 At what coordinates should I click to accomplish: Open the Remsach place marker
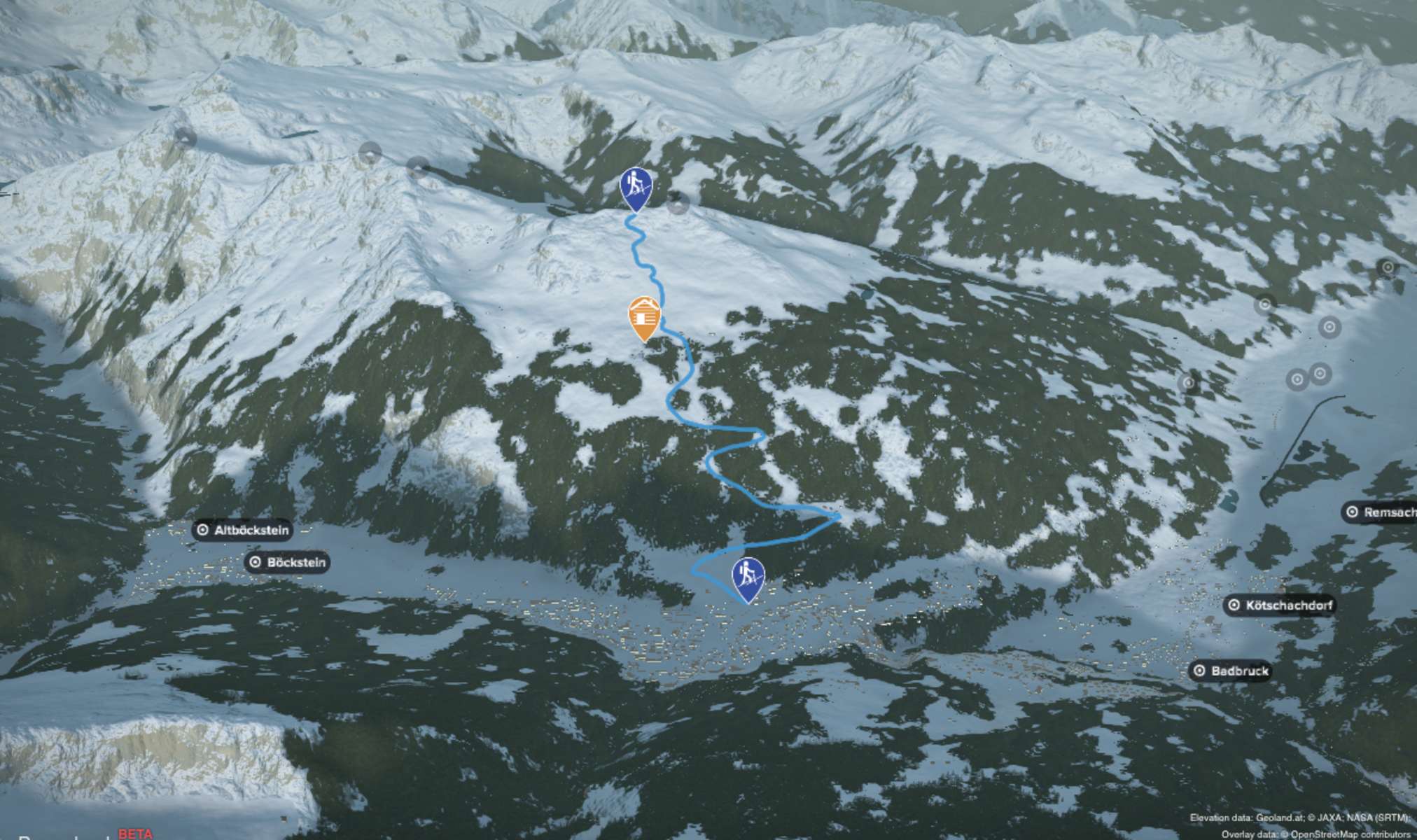(1381, 512)
